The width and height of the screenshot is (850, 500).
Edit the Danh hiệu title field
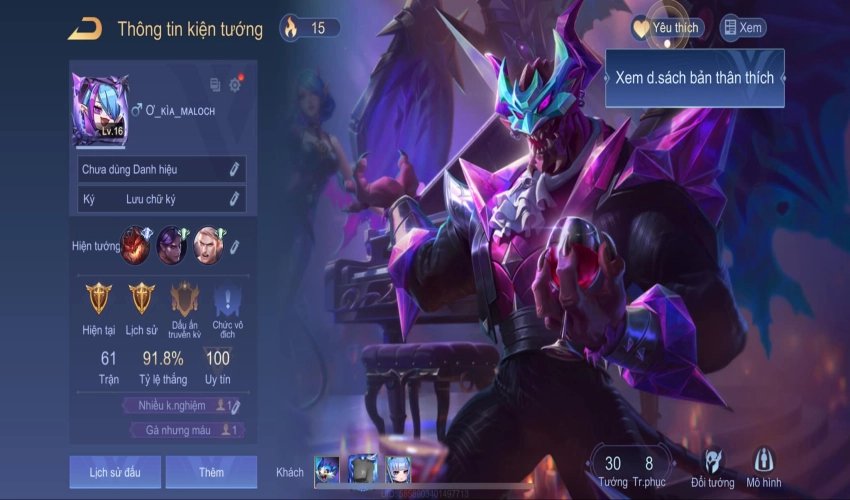(x=234, y=170)
